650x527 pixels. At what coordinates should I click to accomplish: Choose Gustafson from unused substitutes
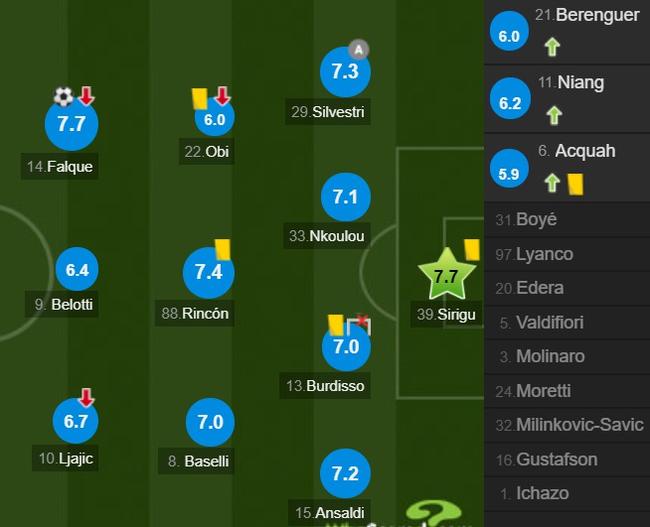pos(556,459)
